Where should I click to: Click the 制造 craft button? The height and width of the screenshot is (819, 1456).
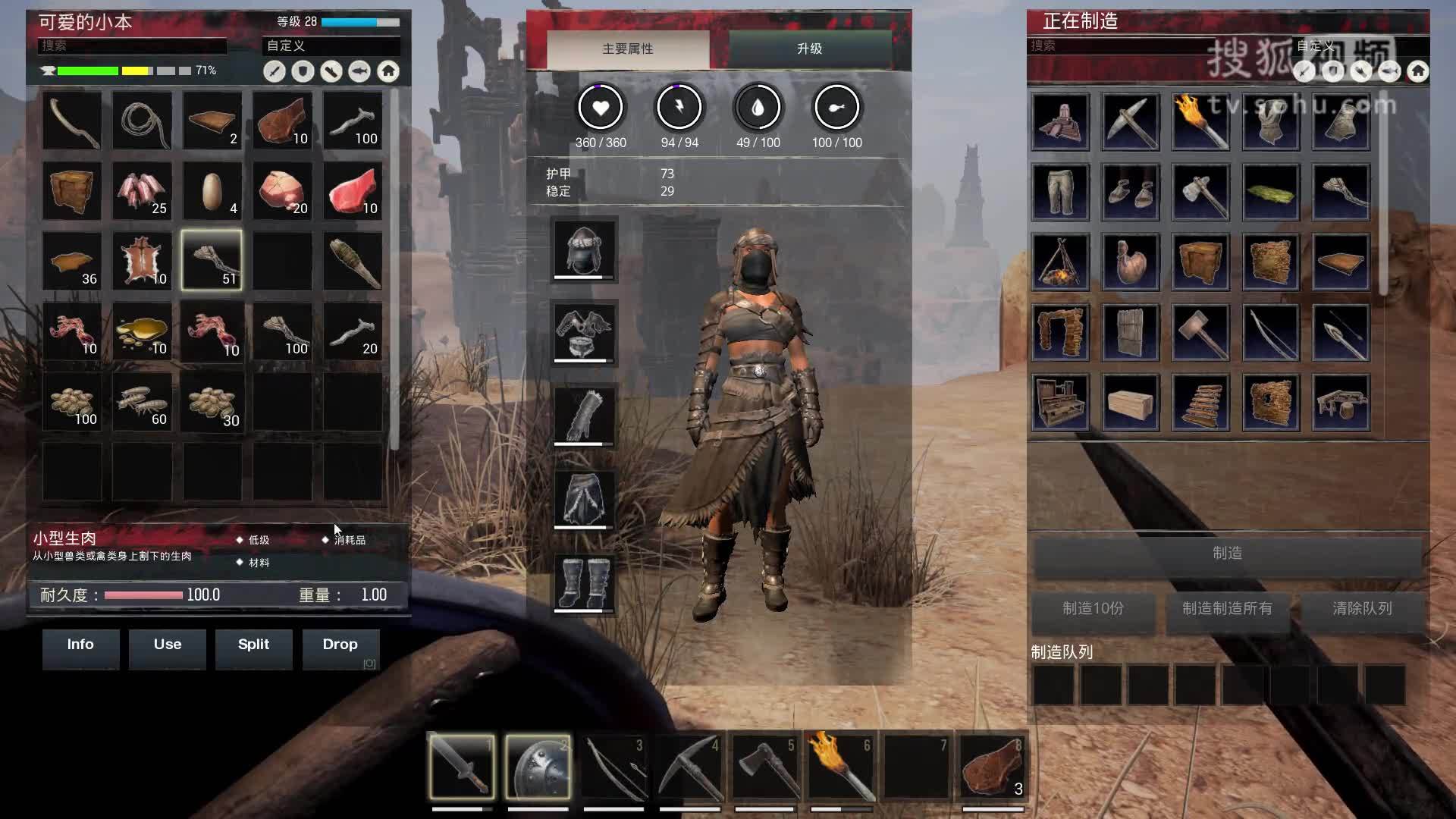pyautogui.click(x=1227, y=554)
